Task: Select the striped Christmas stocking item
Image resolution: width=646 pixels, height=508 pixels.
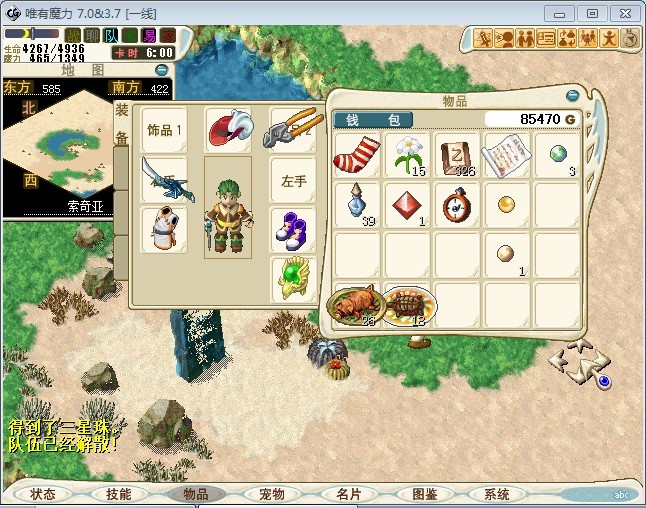Action: pyautogui.click(x=358, y=156)
